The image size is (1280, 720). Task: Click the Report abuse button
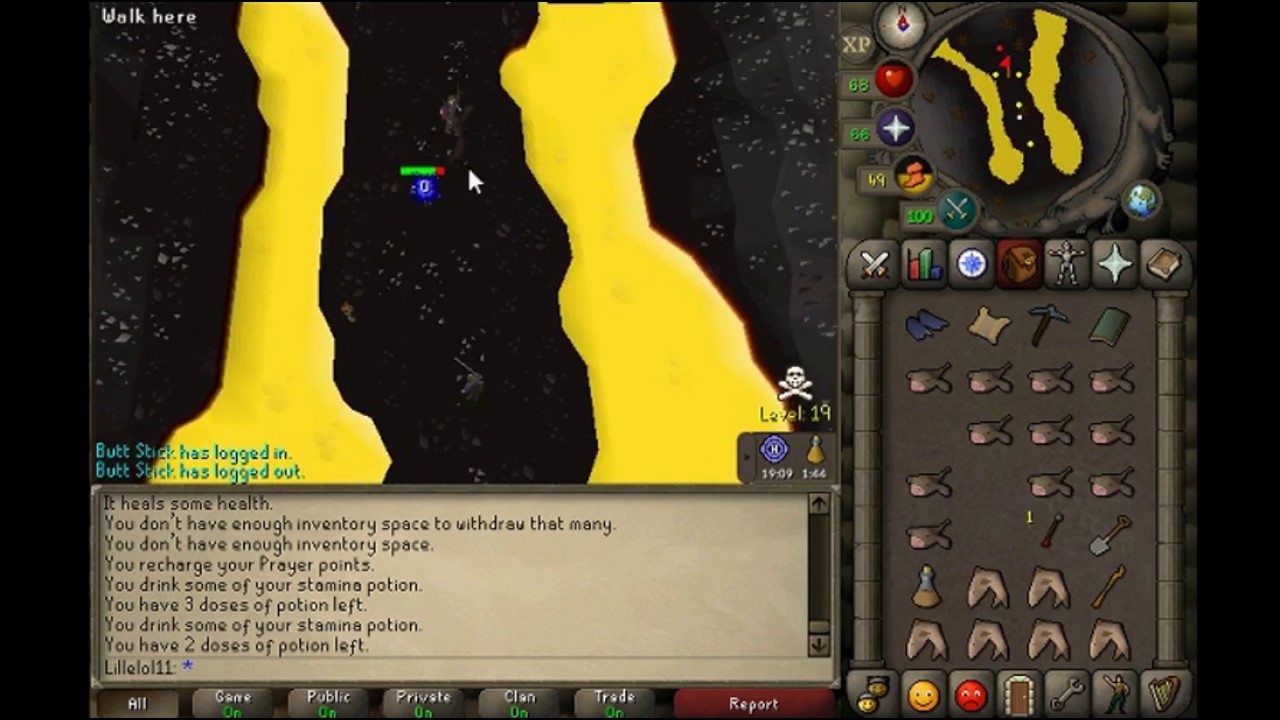click(753, 703)
